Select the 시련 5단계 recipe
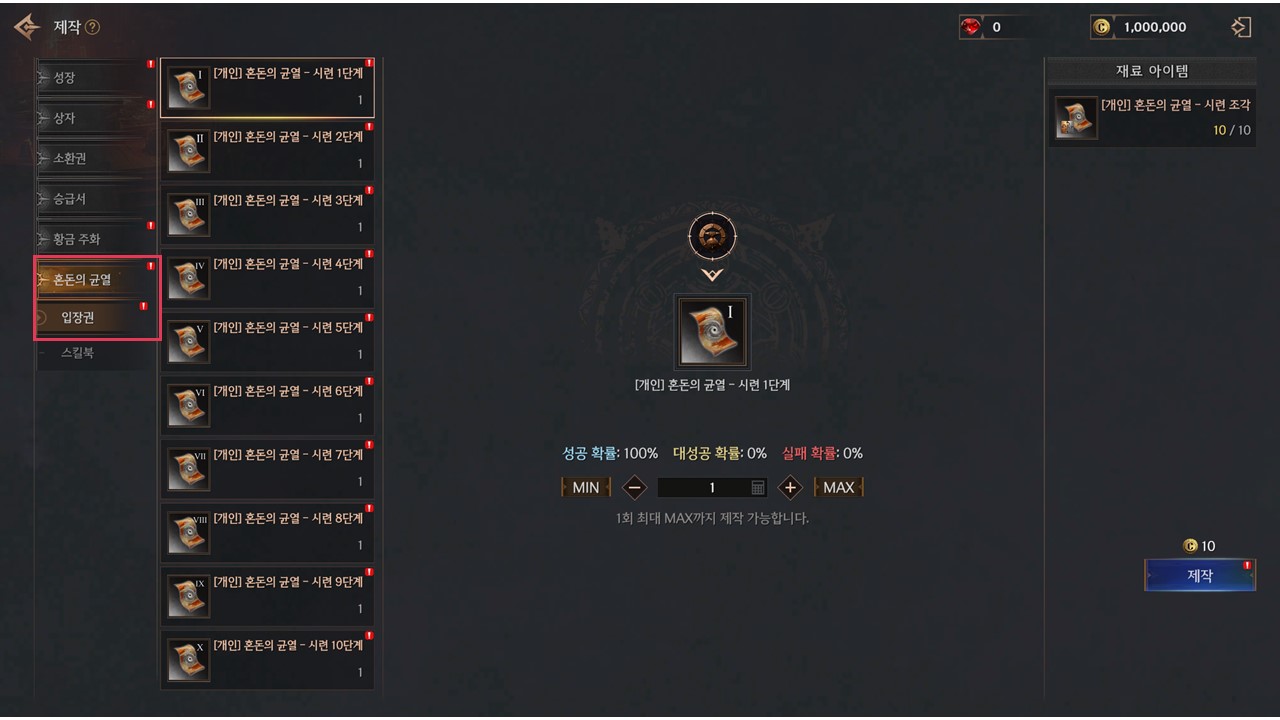Viewport: 1280px width, 720px height. (267, 341)
